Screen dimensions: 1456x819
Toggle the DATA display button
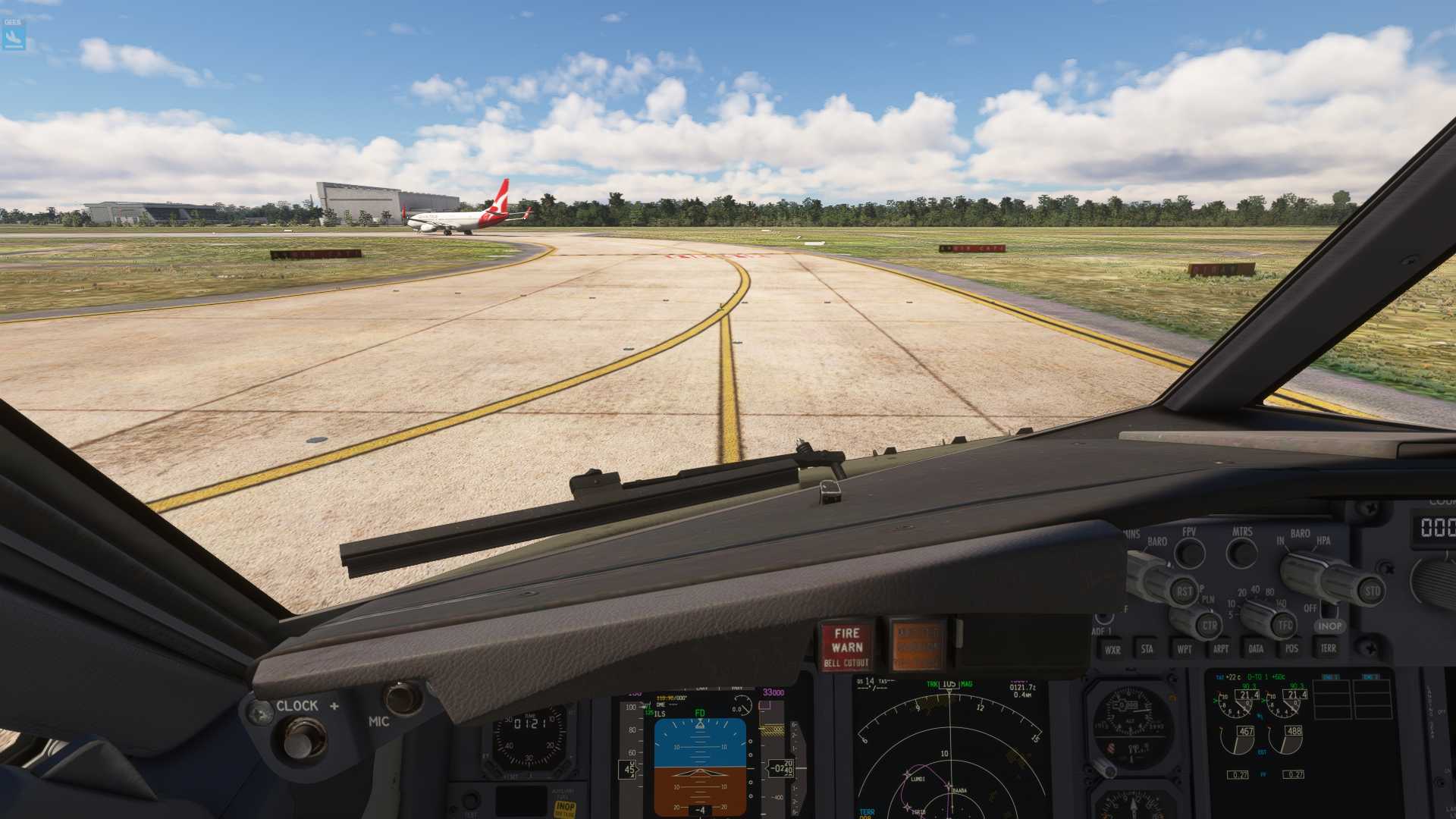(x=1256, y=649)
